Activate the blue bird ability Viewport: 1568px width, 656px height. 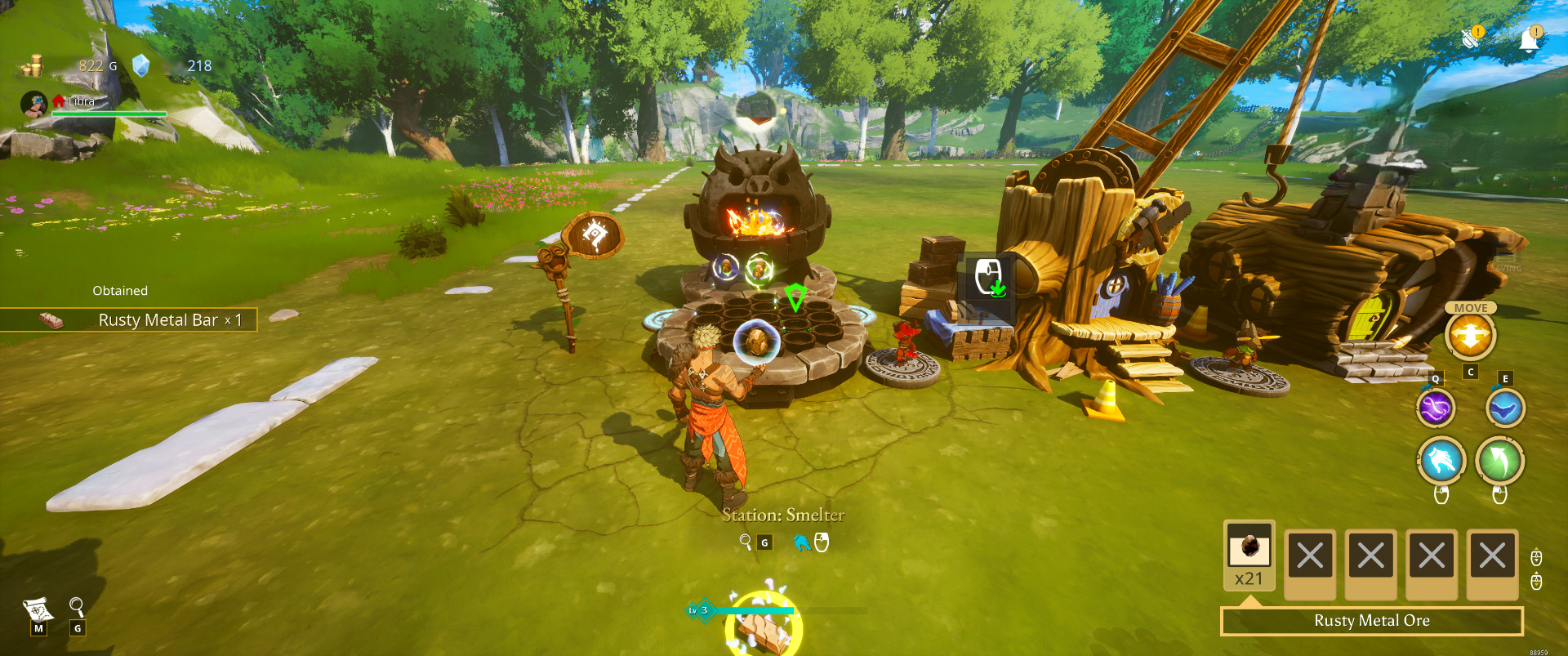1504,408
